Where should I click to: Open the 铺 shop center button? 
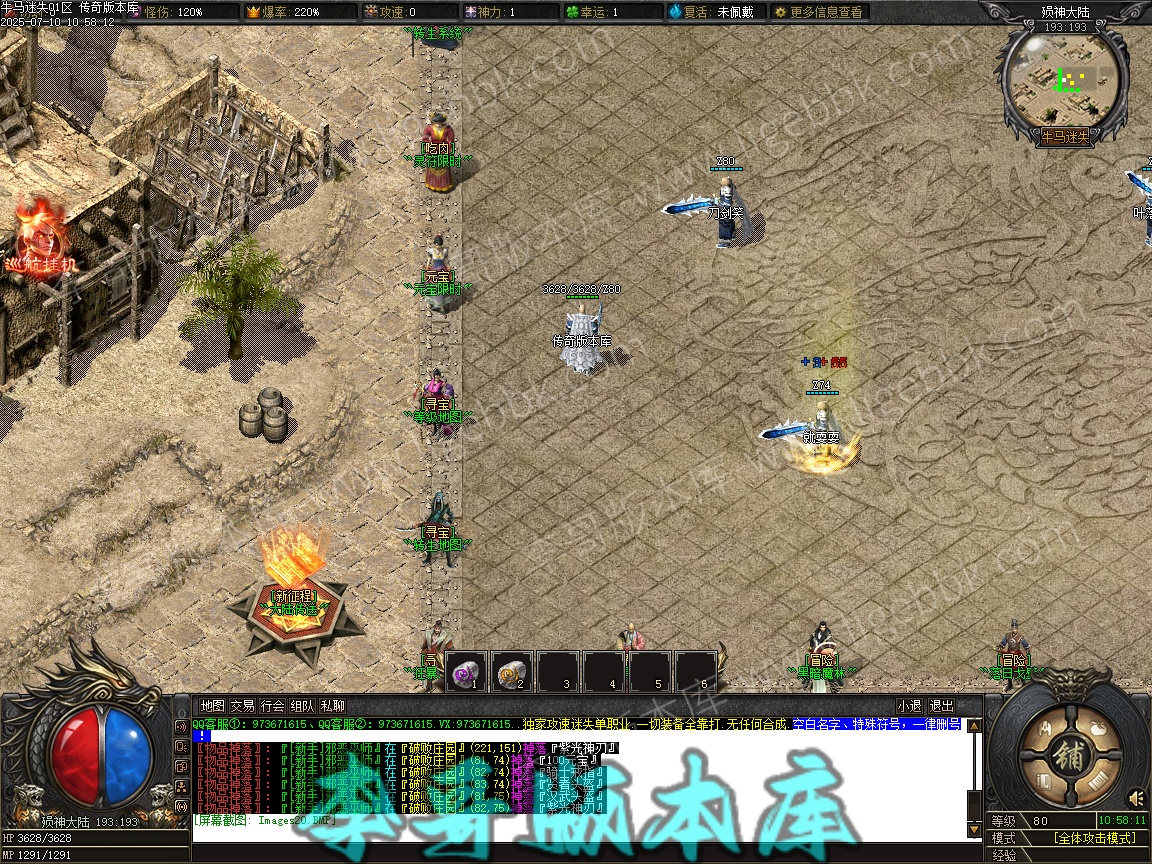[1069, 757]
